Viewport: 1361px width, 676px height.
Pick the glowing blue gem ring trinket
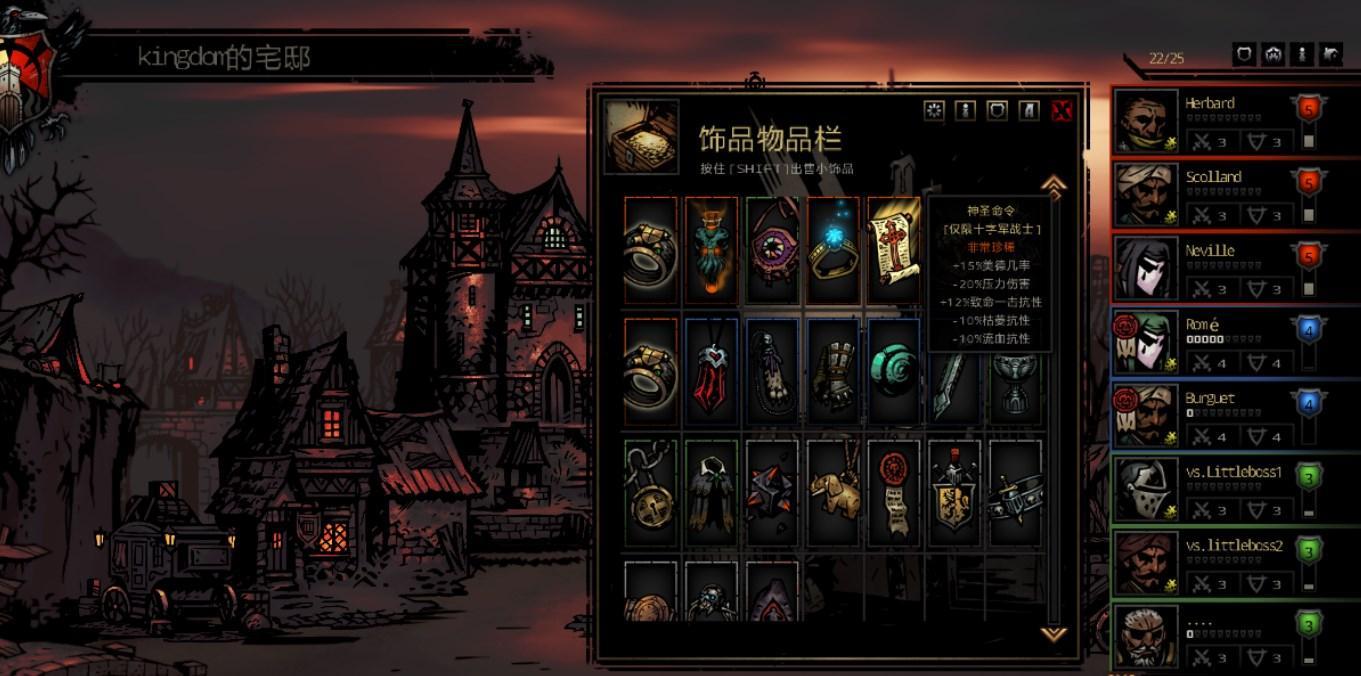(x=833, y=250)
